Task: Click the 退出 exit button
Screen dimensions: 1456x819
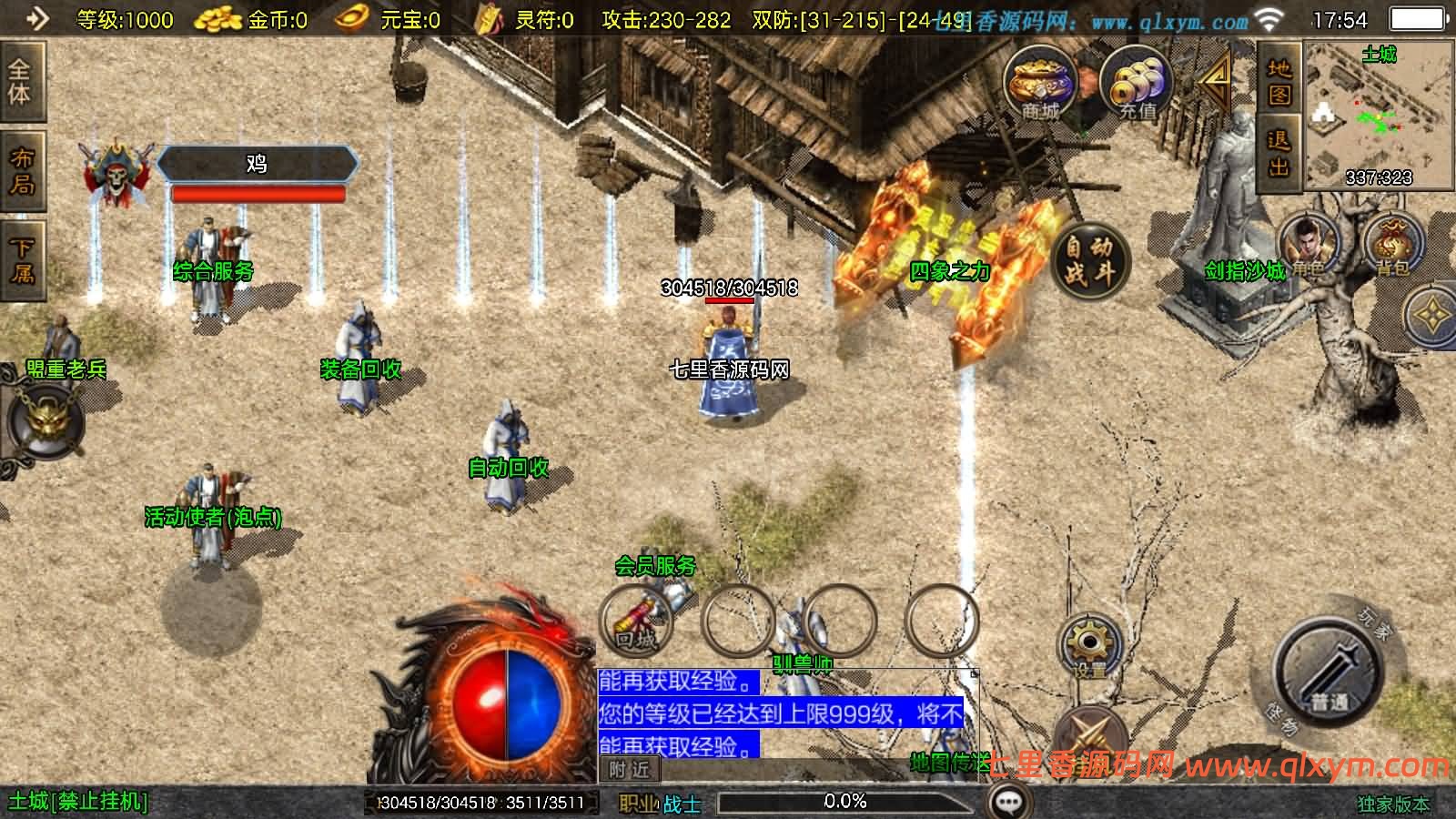Action: click(1279, 153)
